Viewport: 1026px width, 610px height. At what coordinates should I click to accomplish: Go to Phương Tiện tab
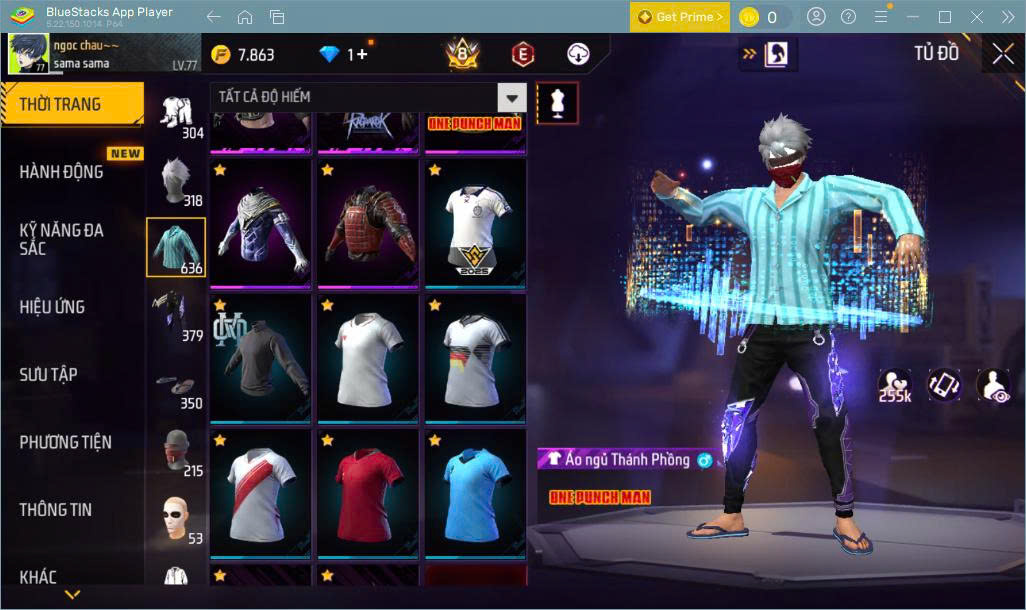point(65,442)
